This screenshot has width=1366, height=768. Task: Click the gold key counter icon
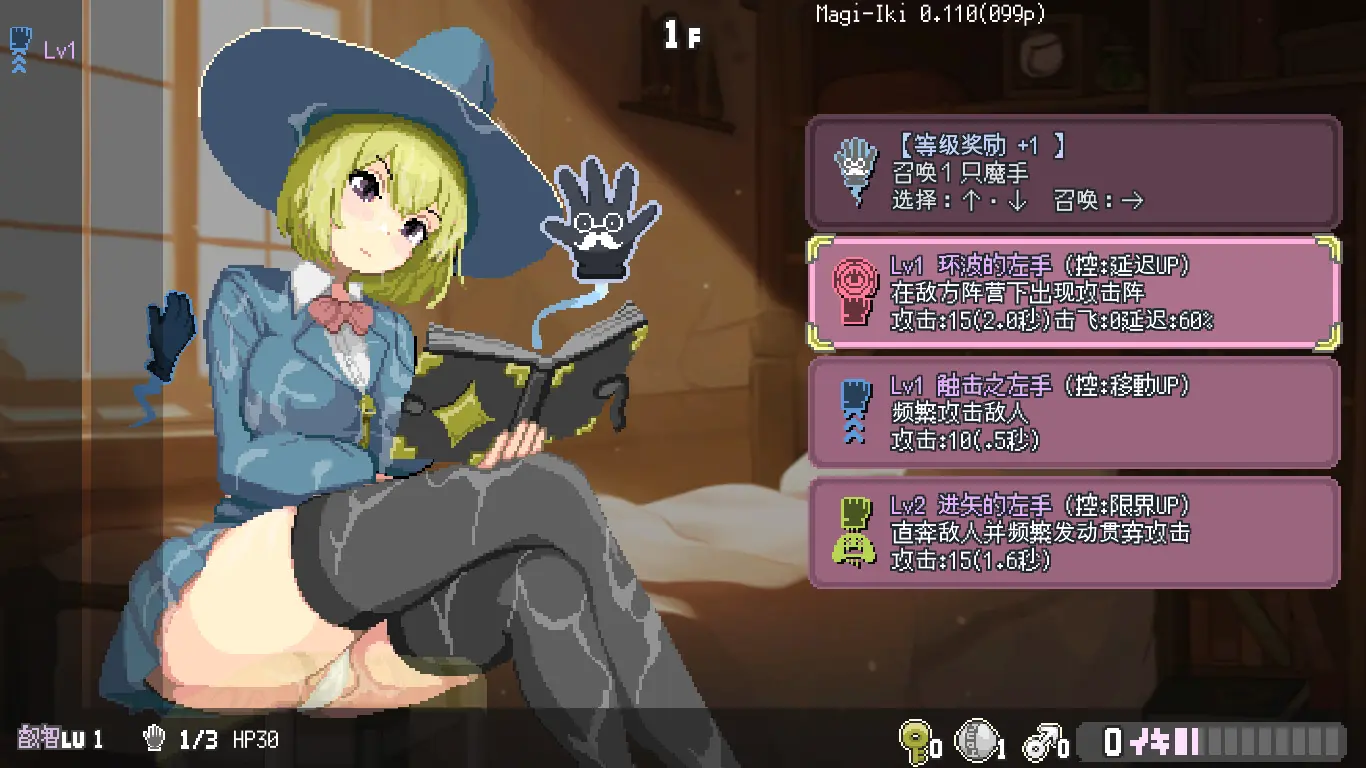(914, 740)
